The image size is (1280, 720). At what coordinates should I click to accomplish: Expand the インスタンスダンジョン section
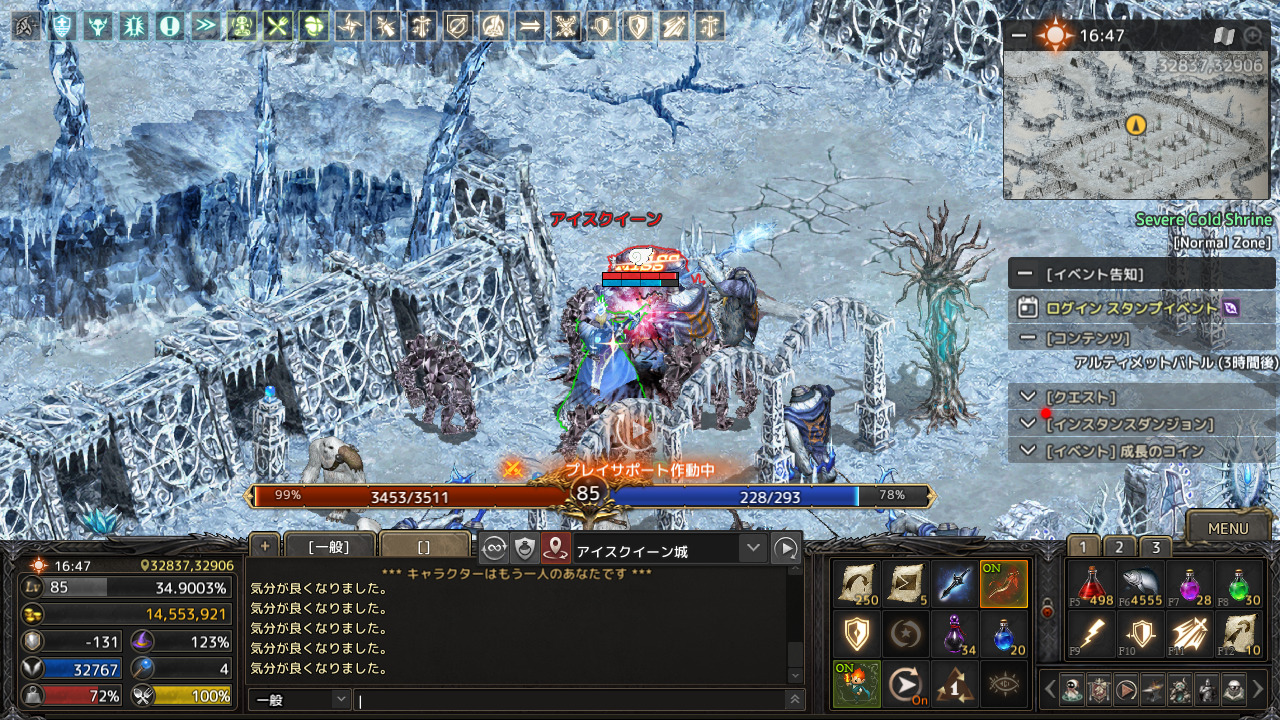1028,424
